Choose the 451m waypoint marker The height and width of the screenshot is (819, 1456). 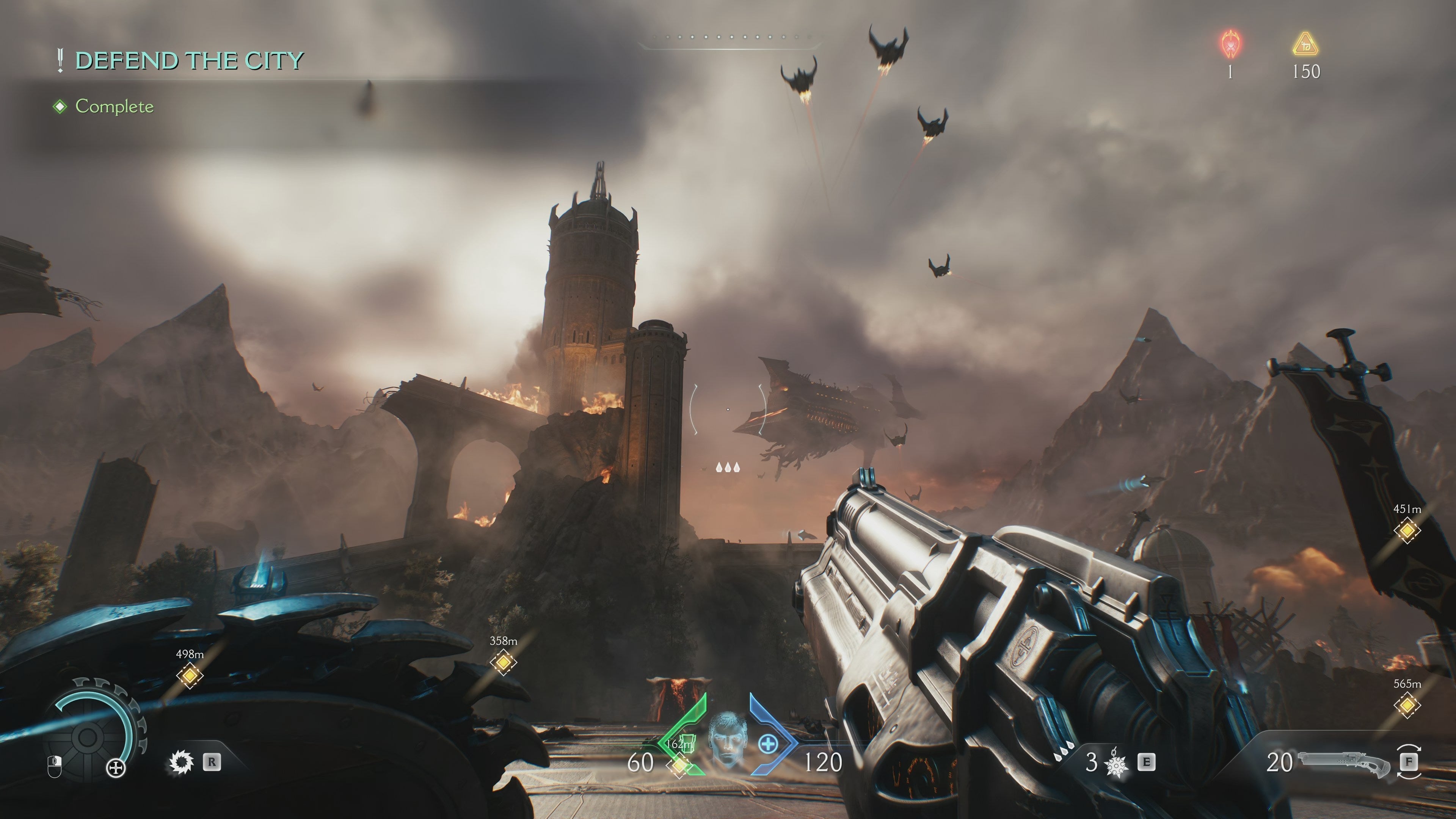(1406, 531)
